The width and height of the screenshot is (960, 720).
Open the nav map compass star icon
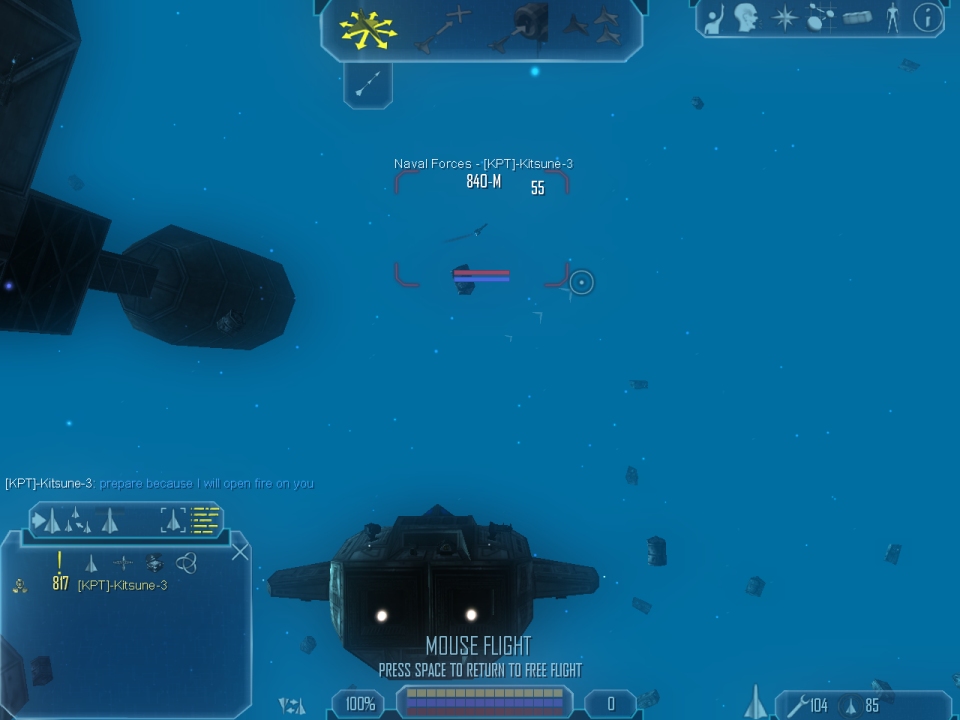tap(784, 18)
